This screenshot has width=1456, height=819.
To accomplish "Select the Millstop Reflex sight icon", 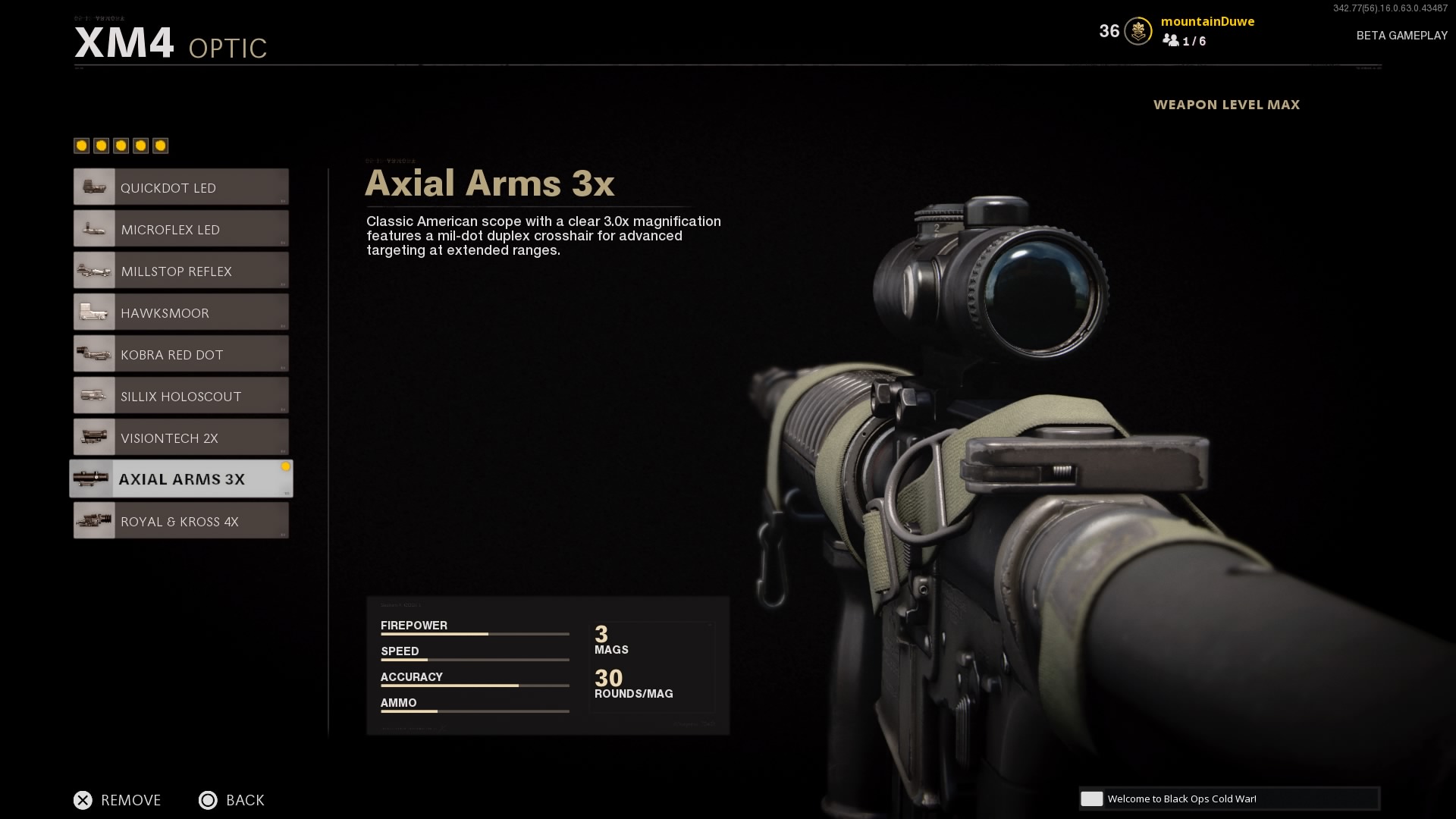I will [x=93, y=270].
